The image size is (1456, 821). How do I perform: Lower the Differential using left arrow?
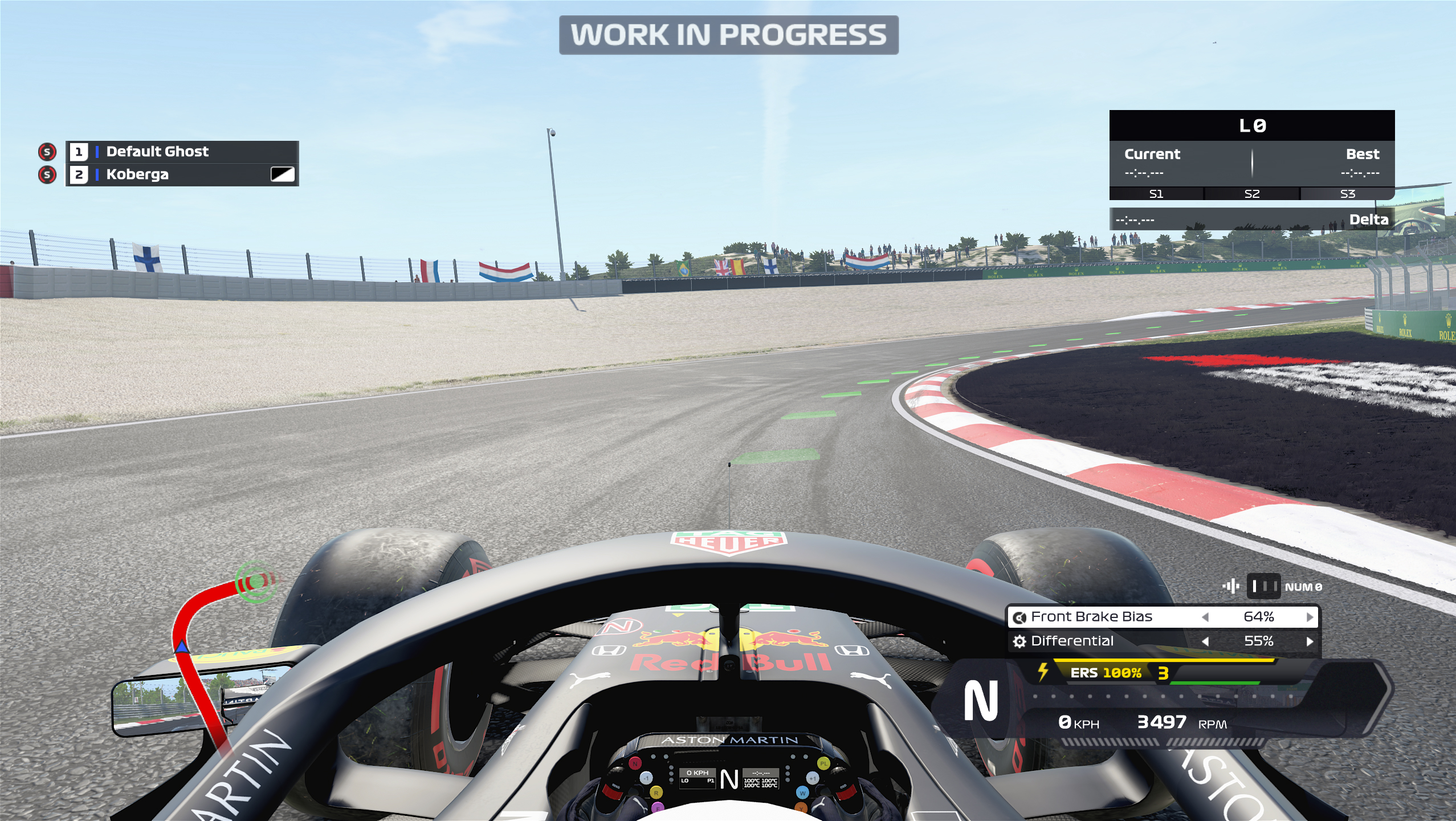point(1205,641)
